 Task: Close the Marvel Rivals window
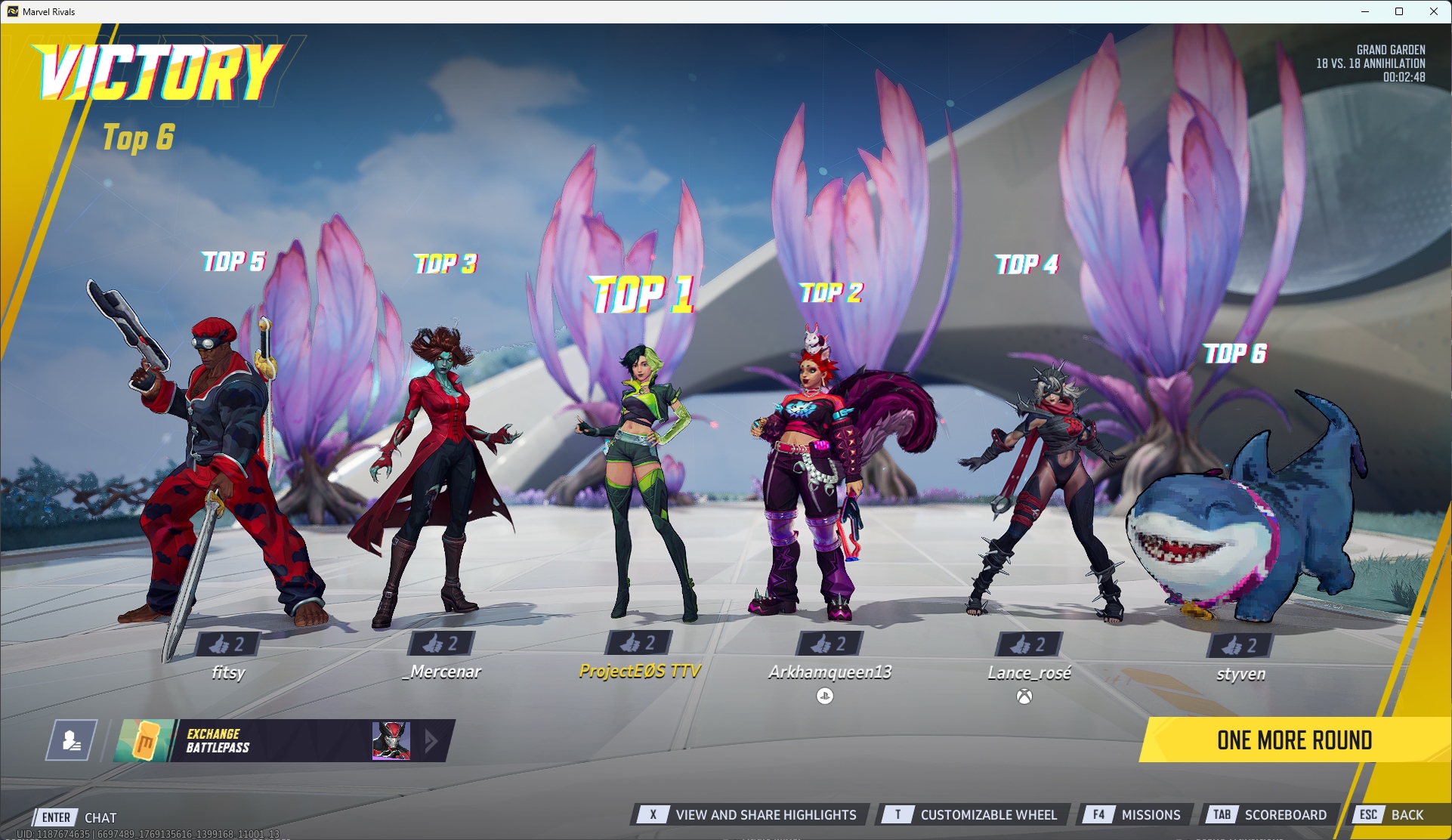(1433, 11)
